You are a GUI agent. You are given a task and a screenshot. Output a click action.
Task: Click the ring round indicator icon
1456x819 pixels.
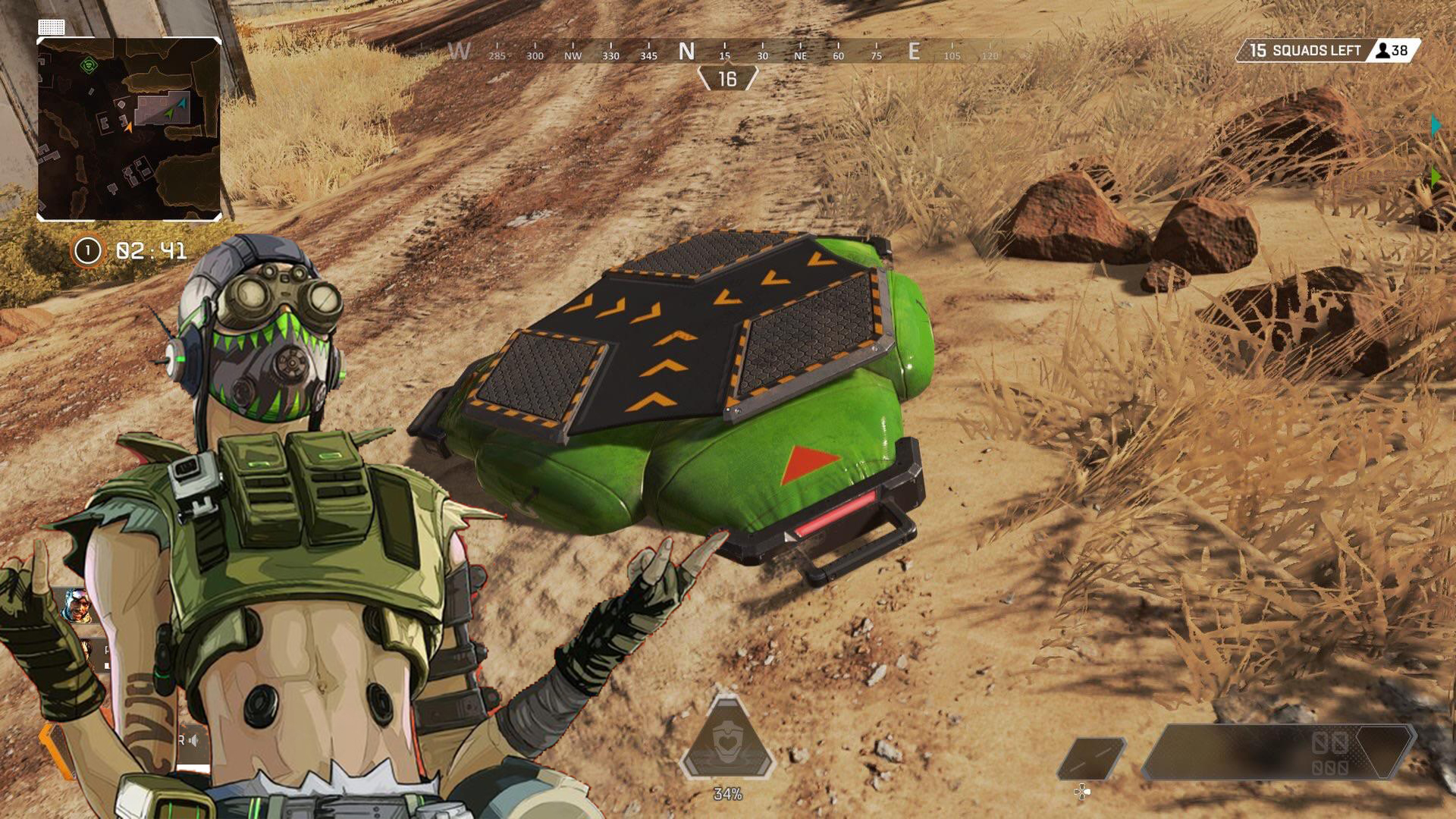(x=87, y=251)
